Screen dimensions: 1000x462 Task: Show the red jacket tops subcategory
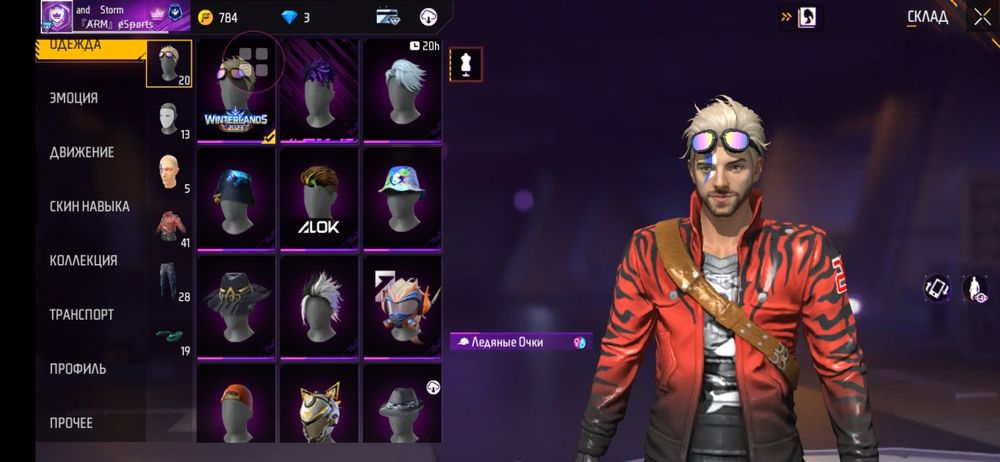pos(169,226)
